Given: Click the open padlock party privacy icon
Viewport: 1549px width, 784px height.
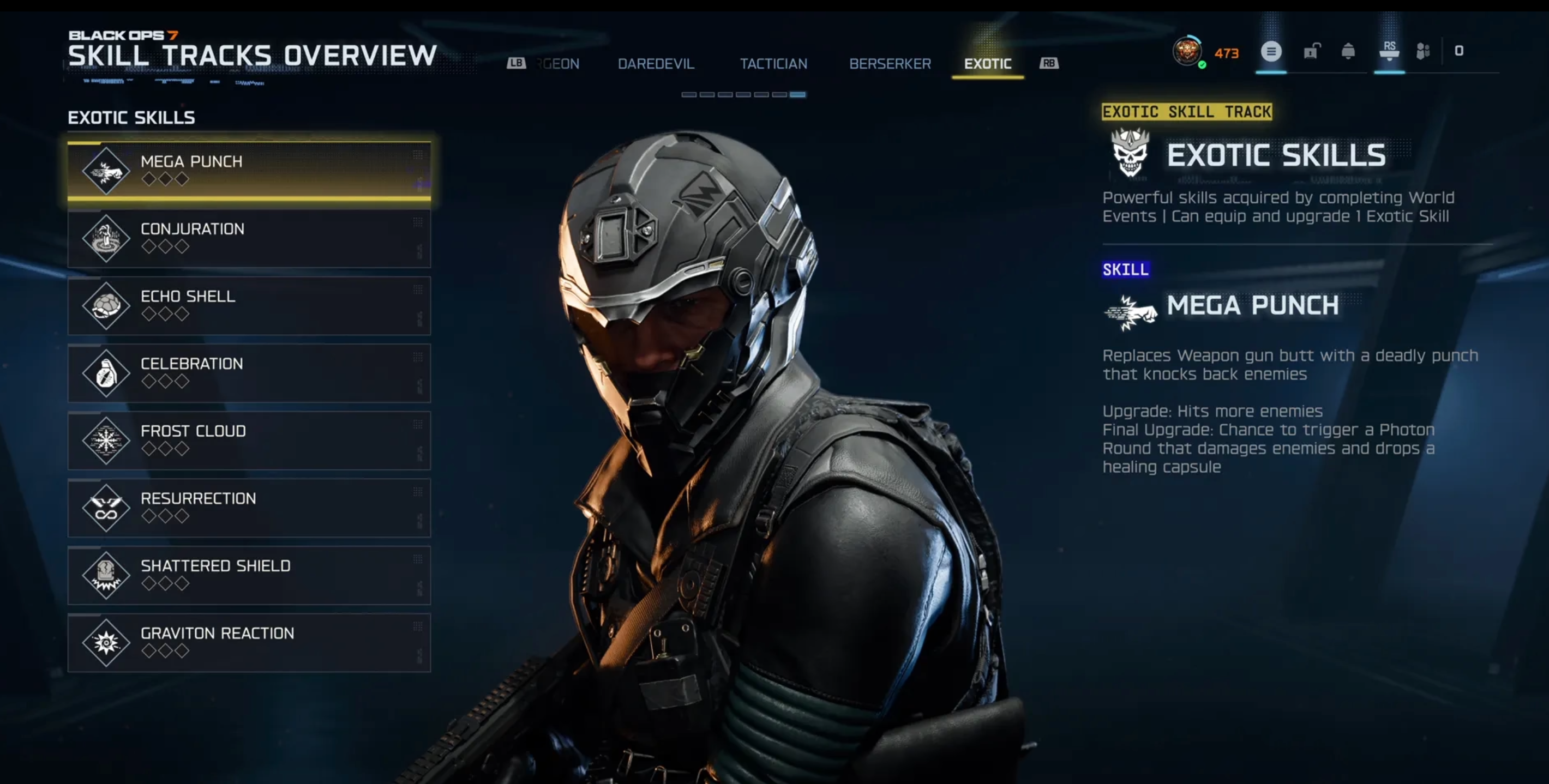Looking at the screenshot, I should pos(1311,52).
